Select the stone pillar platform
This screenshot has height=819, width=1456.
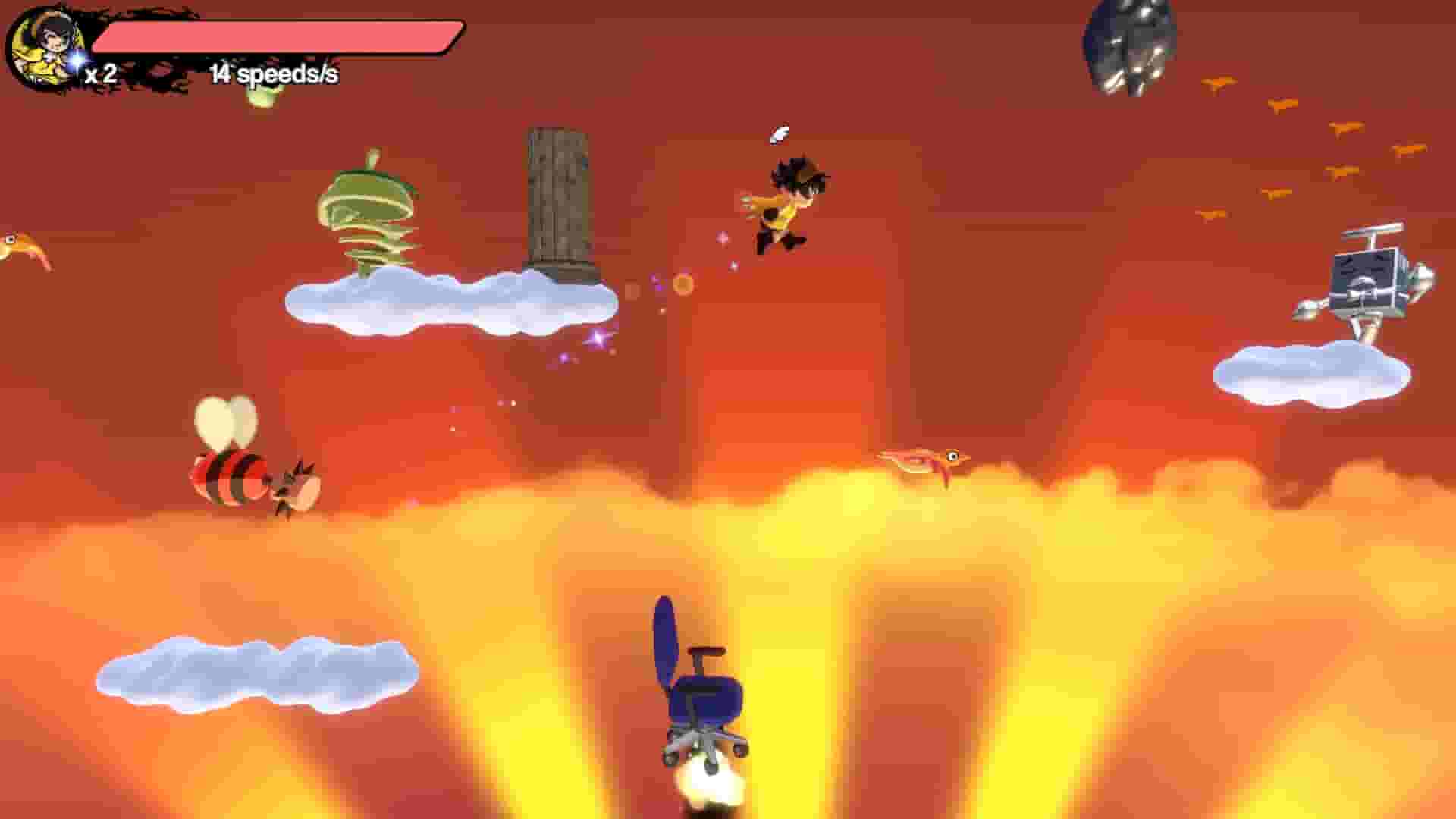(557, 197)
